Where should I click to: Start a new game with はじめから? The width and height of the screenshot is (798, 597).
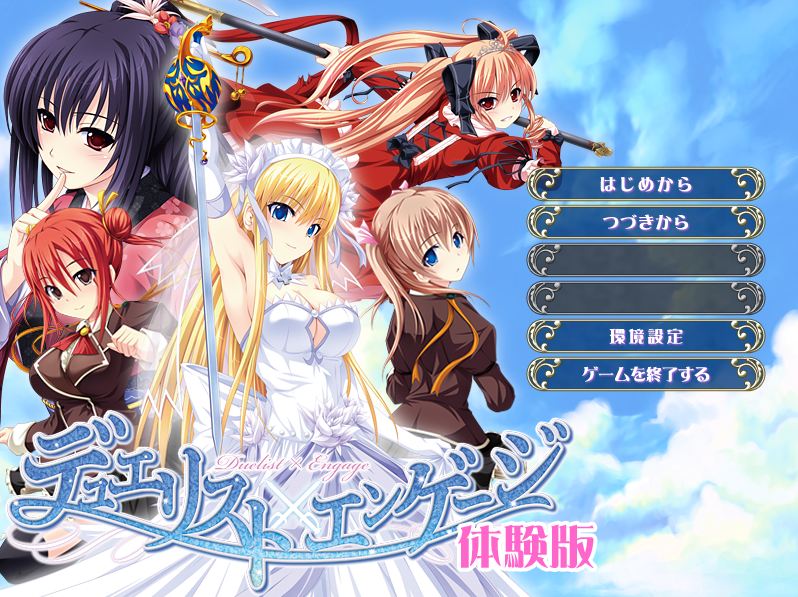coord(645,184)
